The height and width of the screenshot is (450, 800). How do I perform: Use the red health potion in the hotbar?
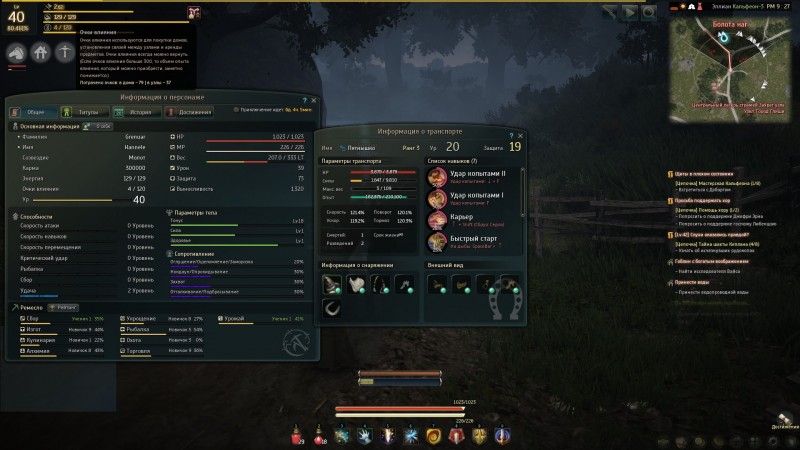297,435
